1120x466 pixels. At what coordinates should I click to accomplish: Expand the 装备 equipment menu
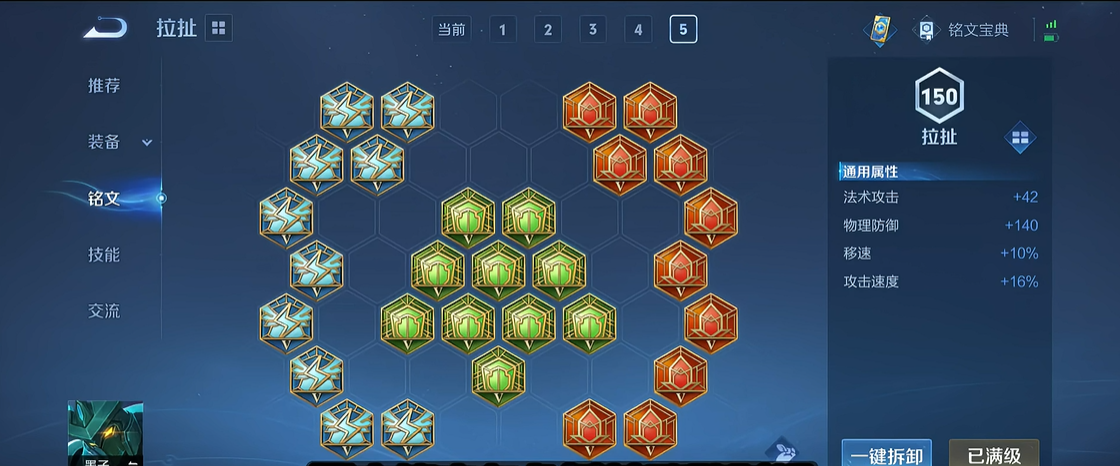(118, 142)
